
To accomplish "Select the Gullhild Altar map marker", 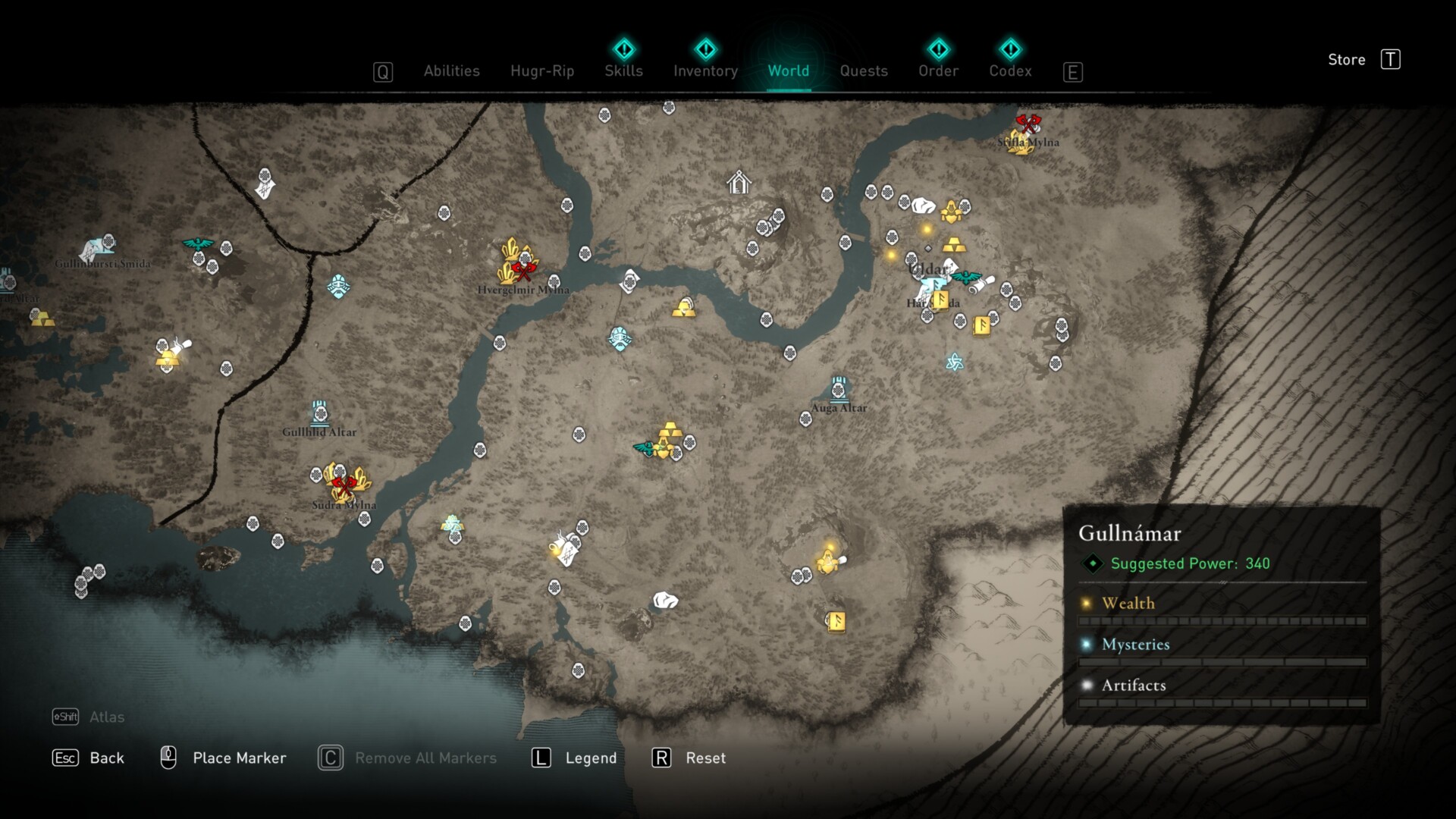I will (x=320, y=414).
